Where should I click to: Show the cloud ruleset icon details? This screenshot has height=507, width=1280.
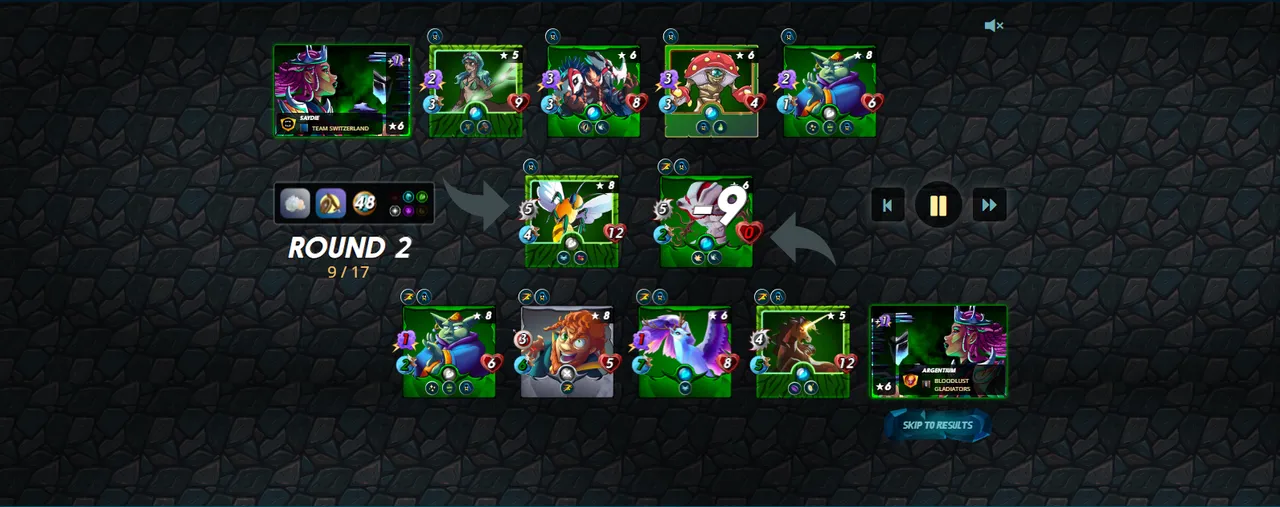tap(295, 203)
